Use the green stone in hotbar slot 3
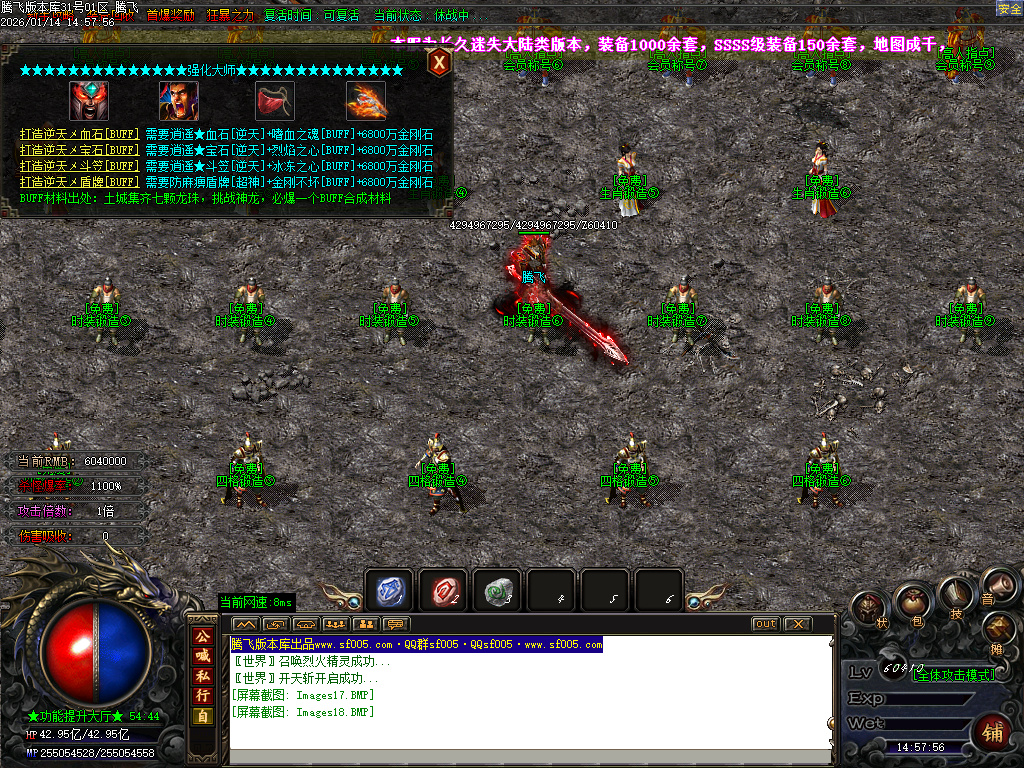Screen dimensions: 1024x768 [x=497, y=592]
